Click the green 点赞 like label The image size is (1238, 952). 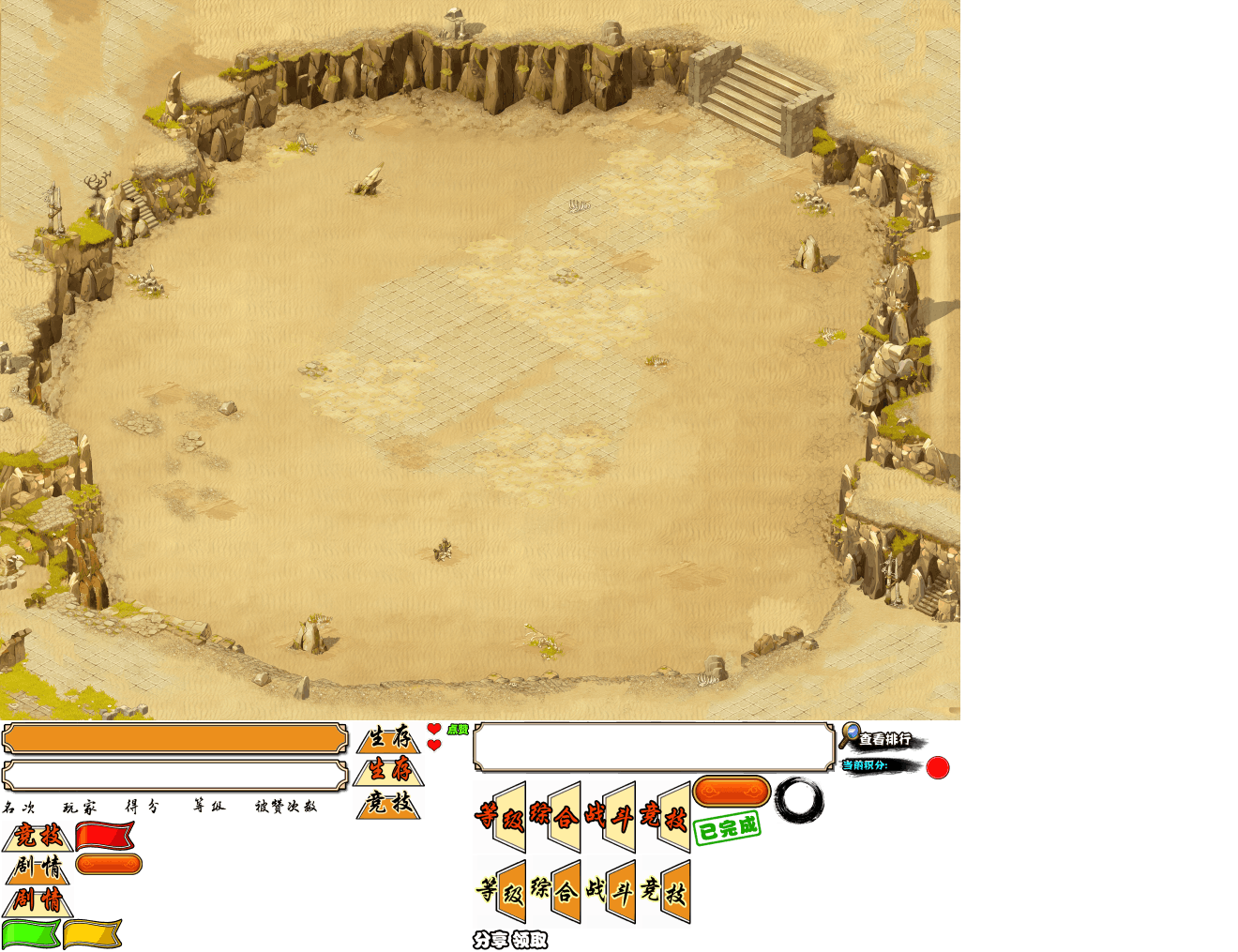point(458,730)
